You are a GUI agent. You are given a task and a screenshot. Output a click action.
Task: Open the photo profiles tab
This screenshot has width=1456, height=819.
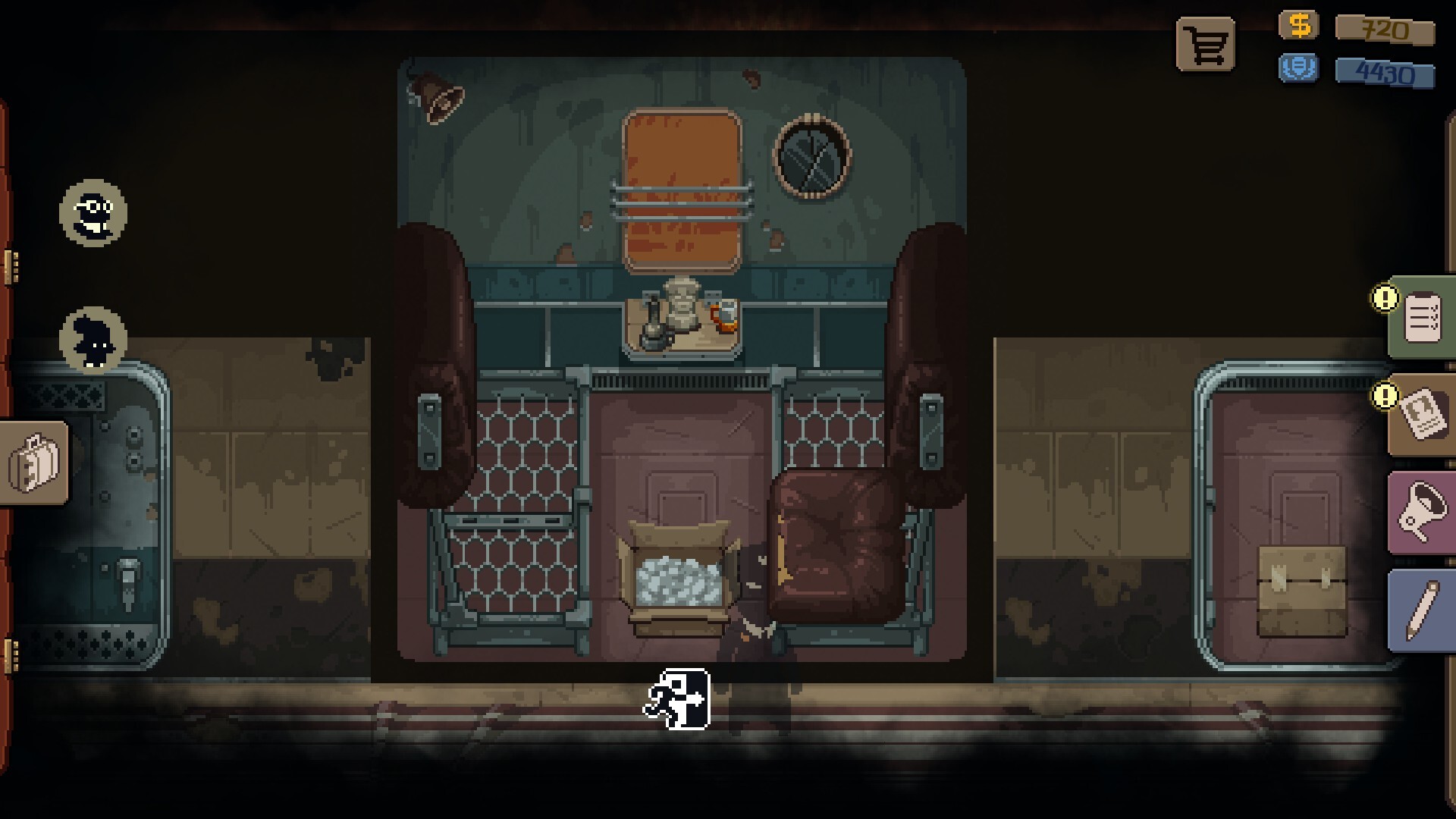1421,415
